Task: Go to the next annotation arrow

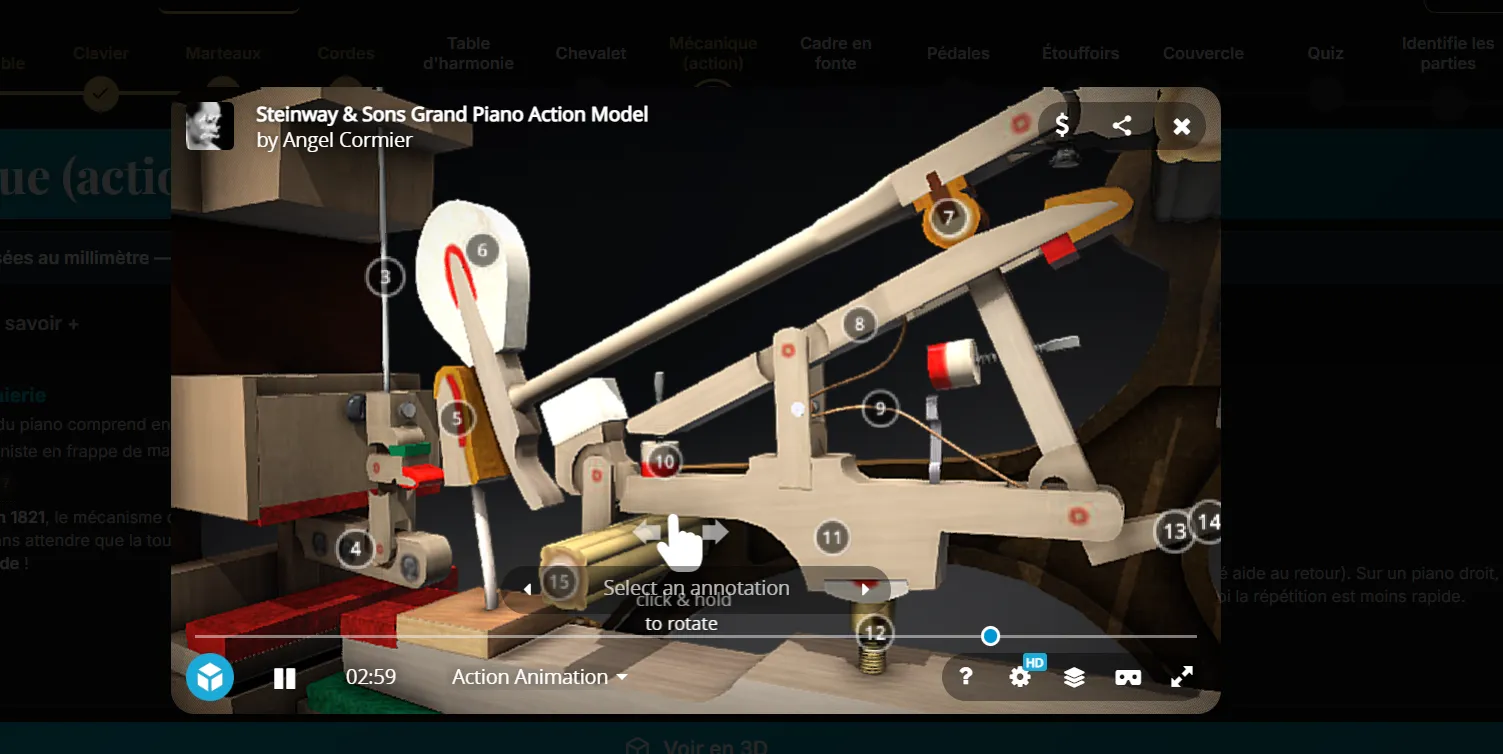Action: (x=865, y=589)
